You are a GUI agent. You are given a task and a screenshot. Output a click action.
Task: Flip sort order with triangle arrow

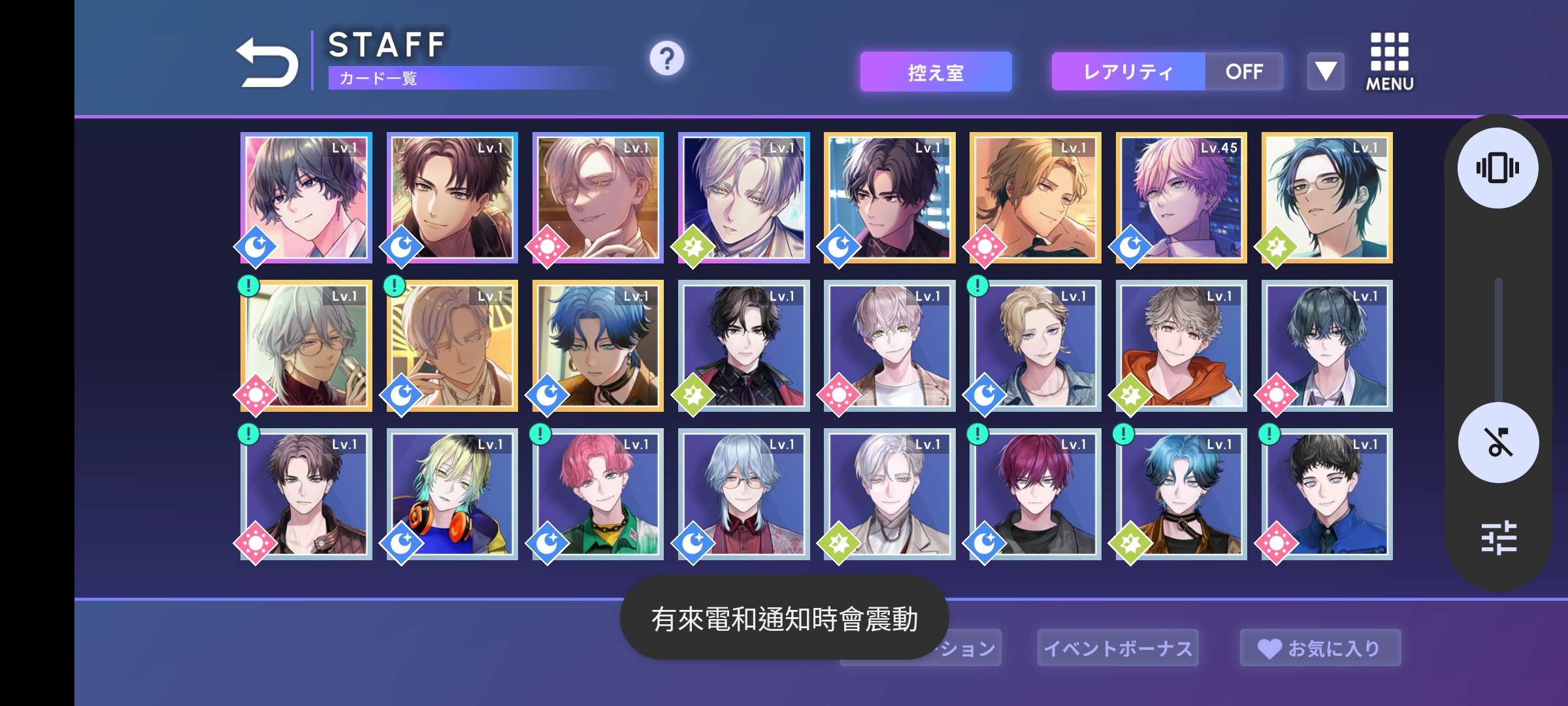coord(1326,71)
